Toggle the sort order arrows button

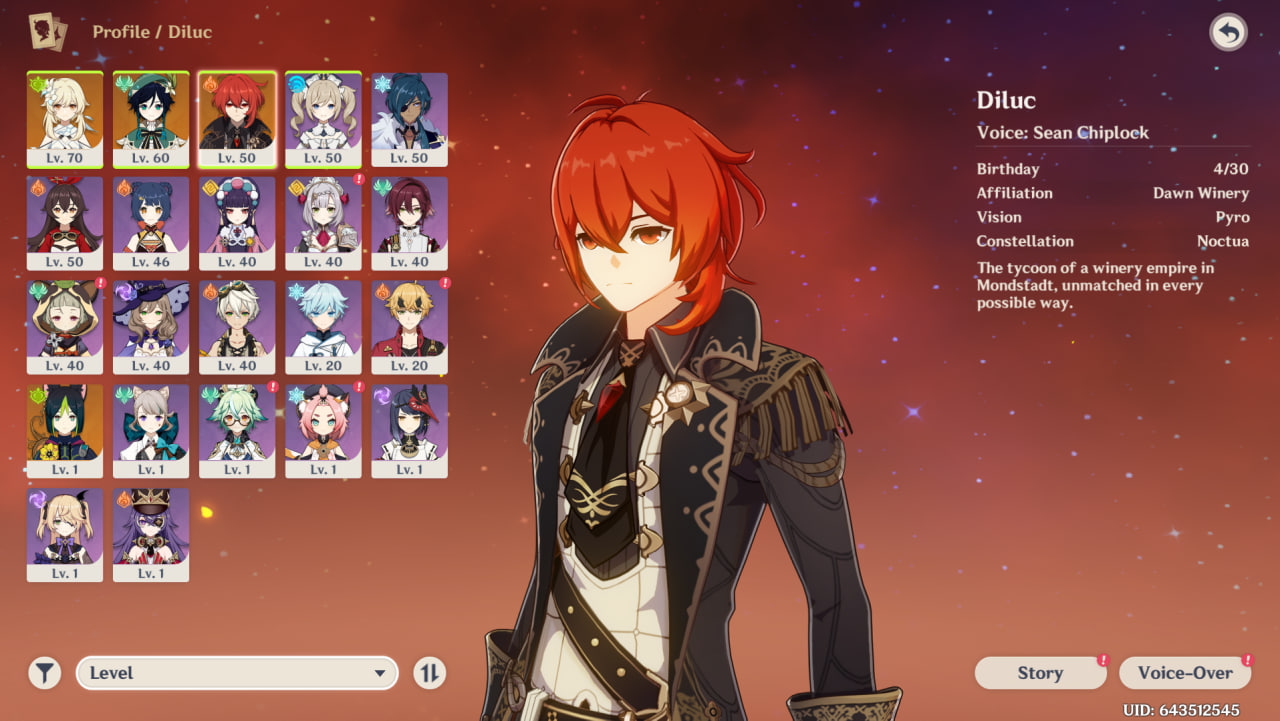[x=429, y=673]
